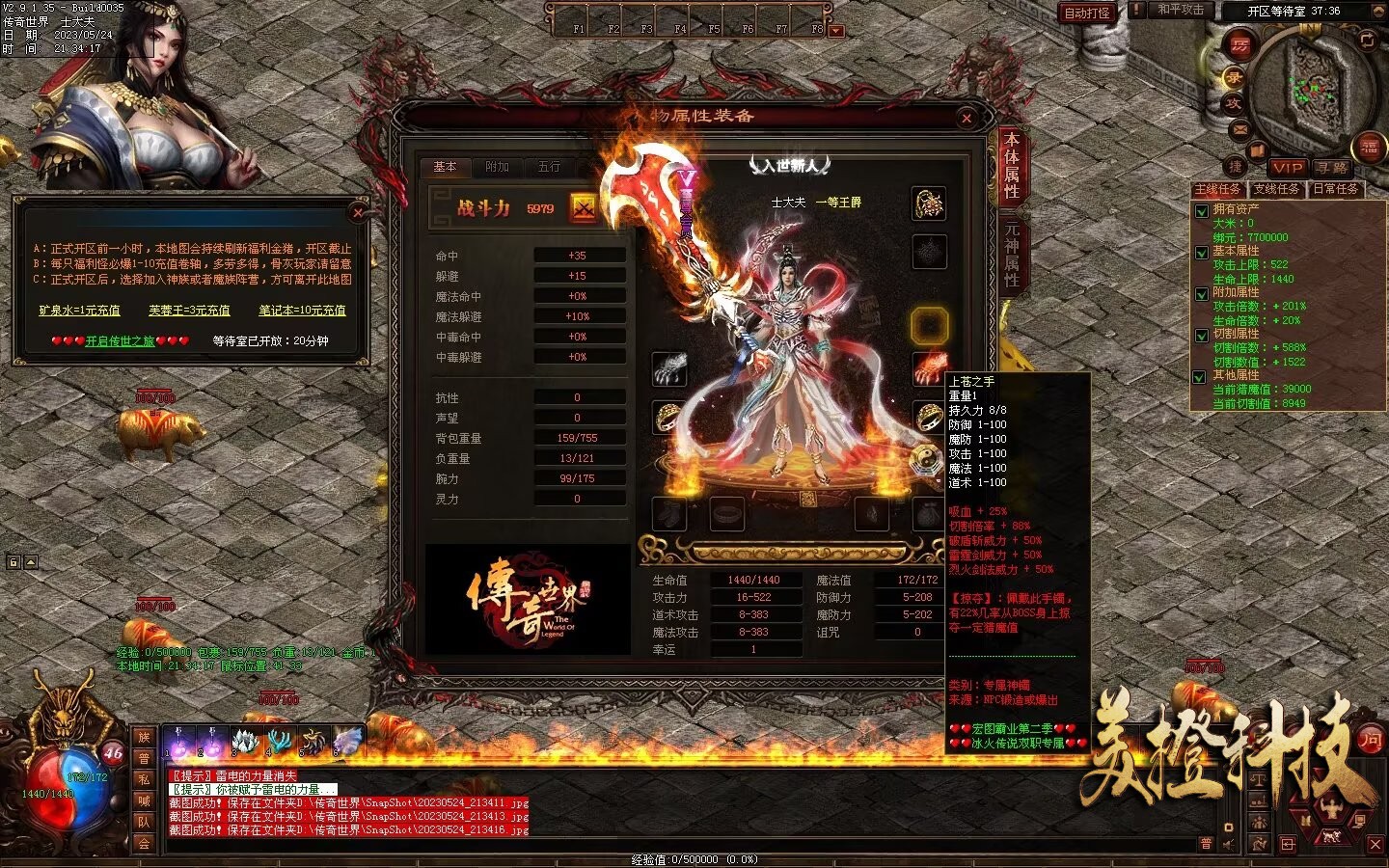The width and height of the screenshot is (1389, 868).
Task: Open the 日常任务 quest tab
Action: (1337, 189)
